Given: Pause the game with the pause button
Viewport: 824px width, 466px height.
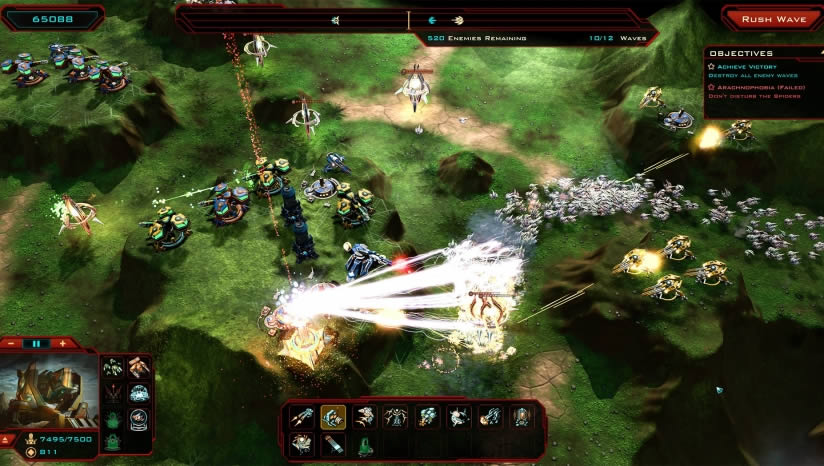Looking at the screenshot, I should 37,343.
